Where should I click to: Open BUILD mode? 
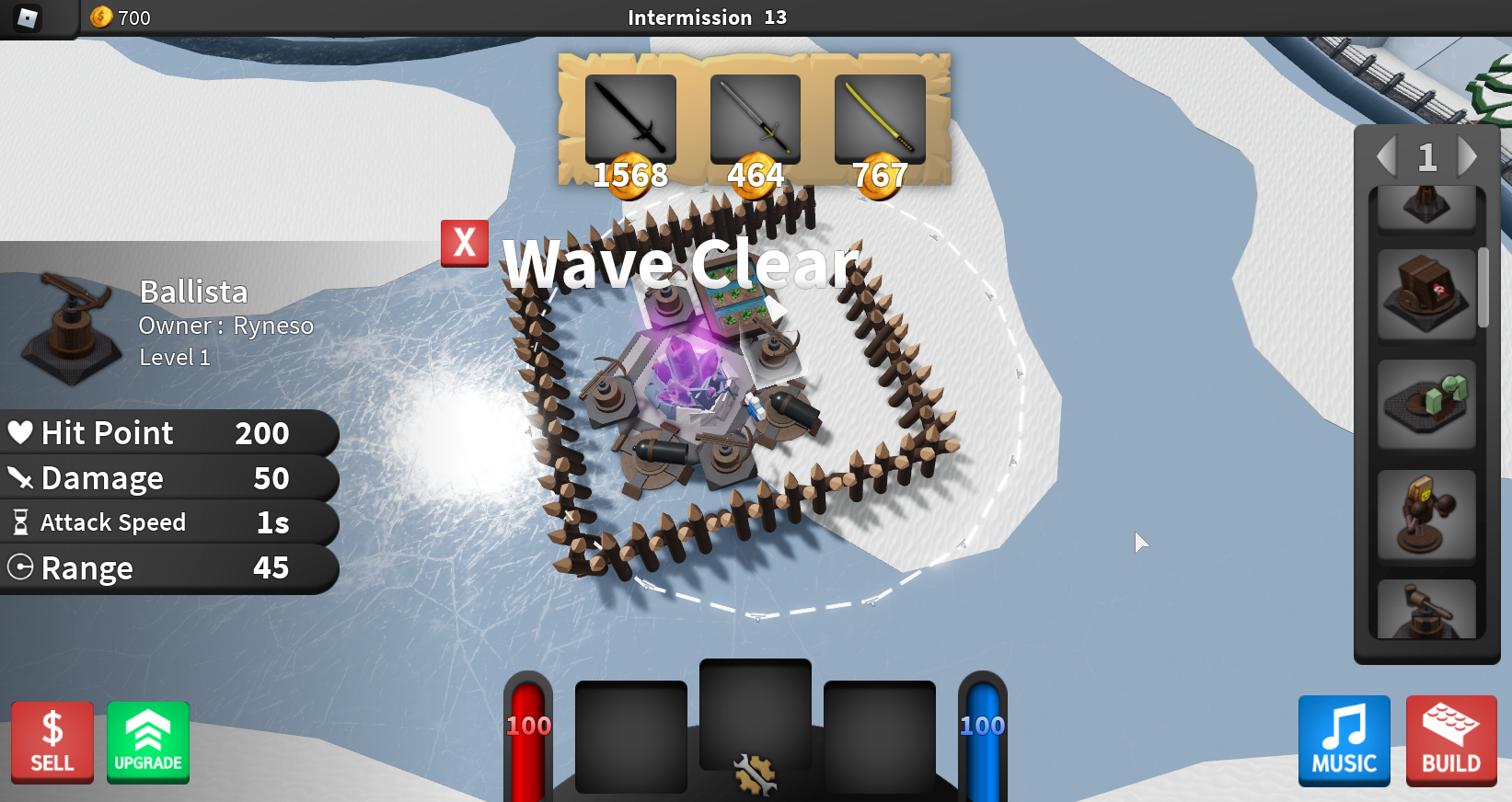click(1451, 741)
